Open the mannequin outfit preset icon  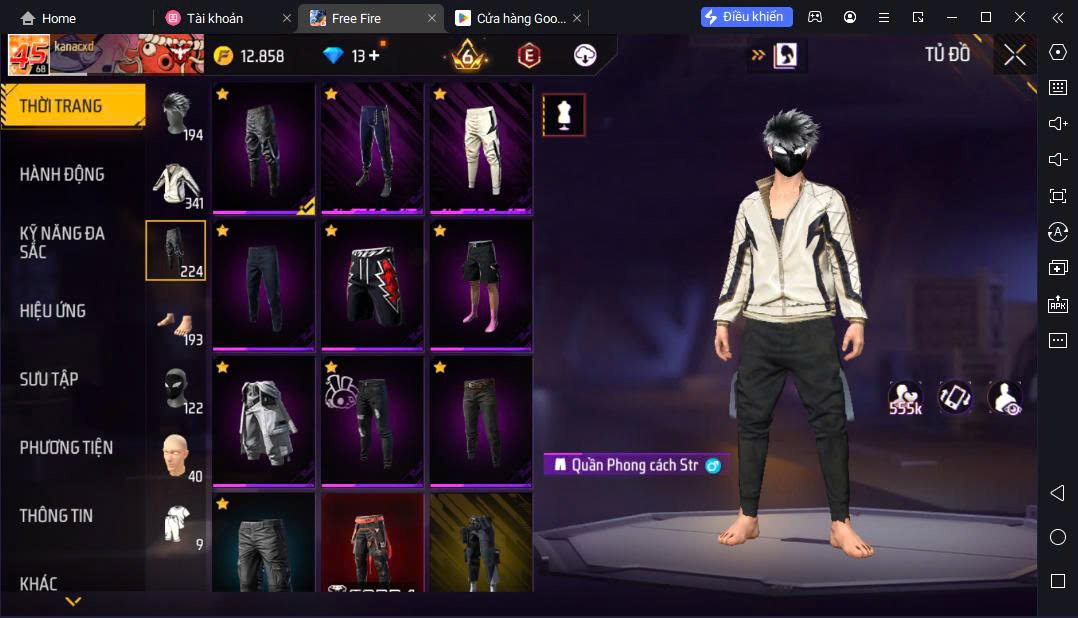click(564, 115)
